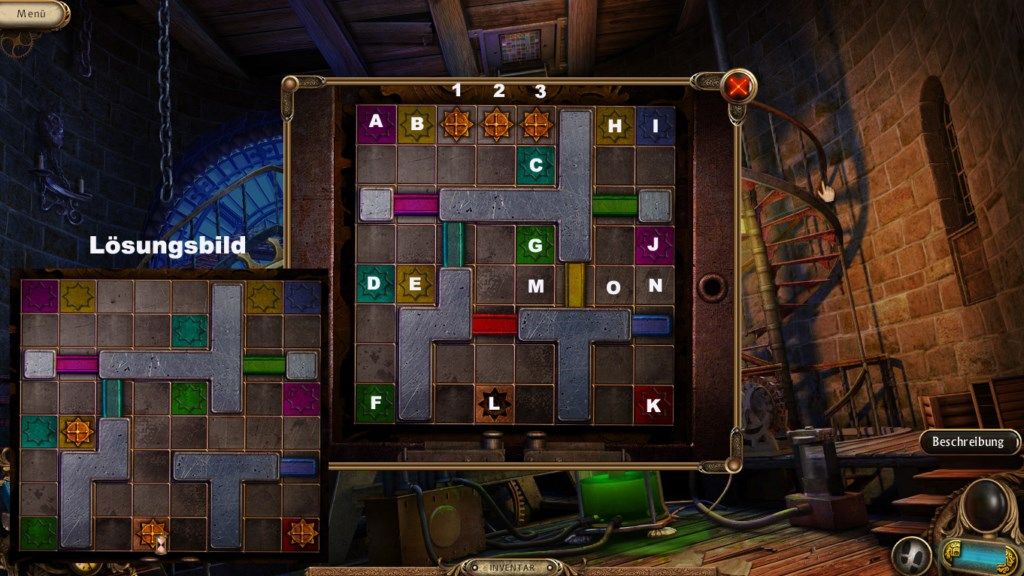This screenshot has width=1024, height=576.
Task: Show the Beschreibung puzzle description
Action: tap(967, 441)
